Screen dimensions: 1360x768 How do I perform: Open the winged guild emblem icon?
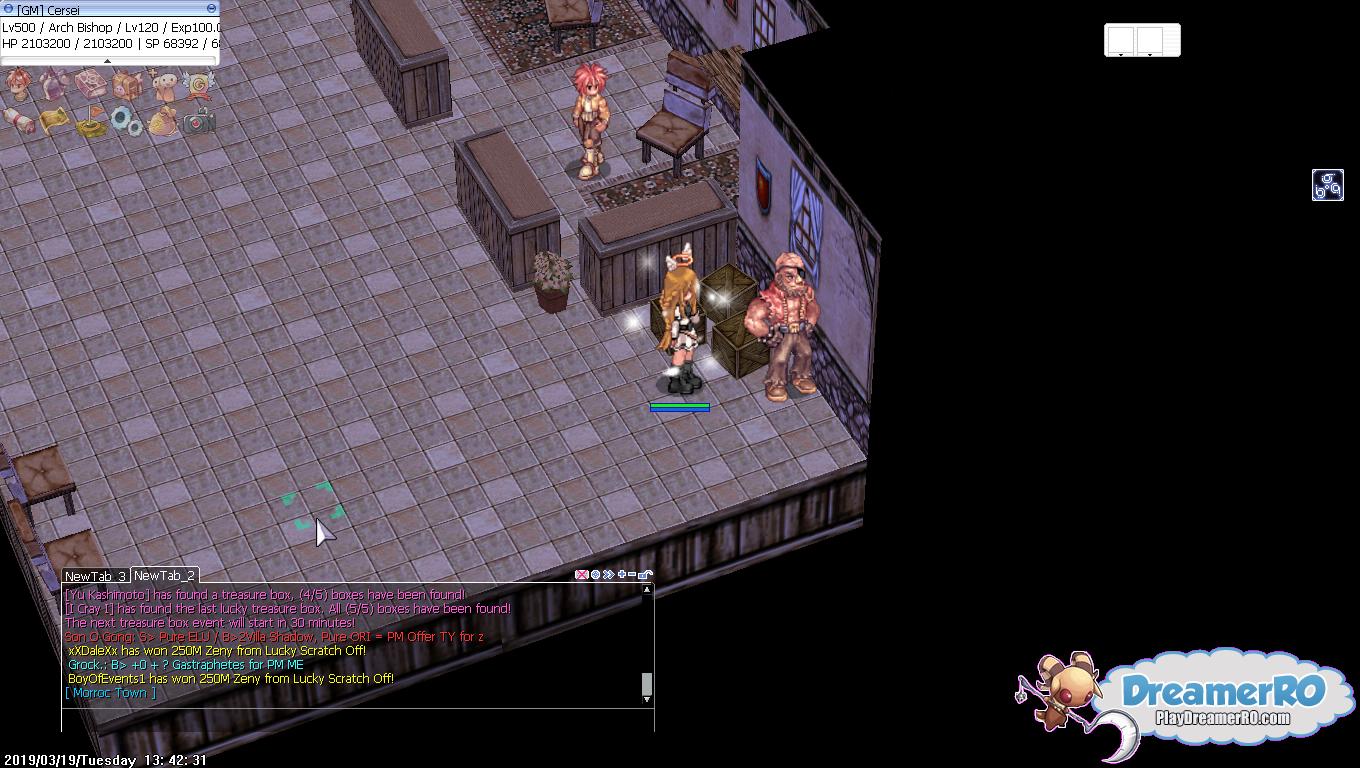199,85
